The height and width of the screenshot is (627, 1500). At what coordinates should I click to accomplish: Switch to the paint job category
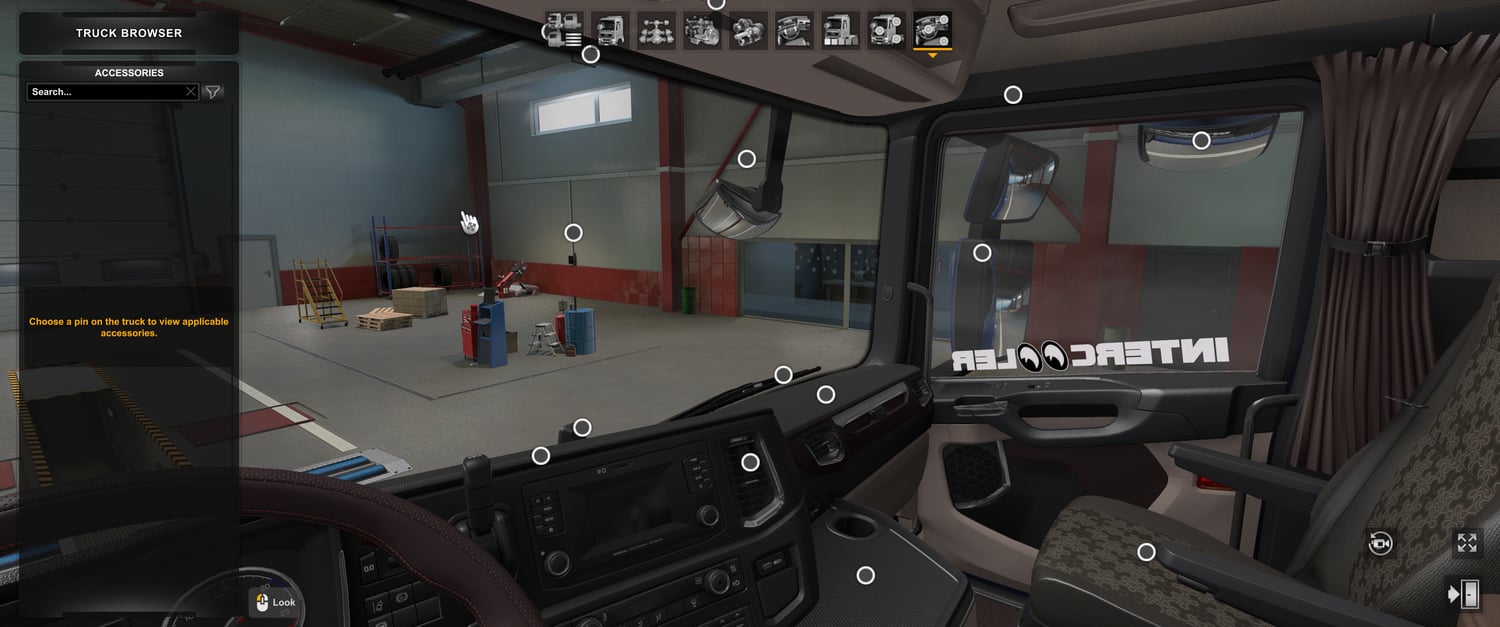840,30
